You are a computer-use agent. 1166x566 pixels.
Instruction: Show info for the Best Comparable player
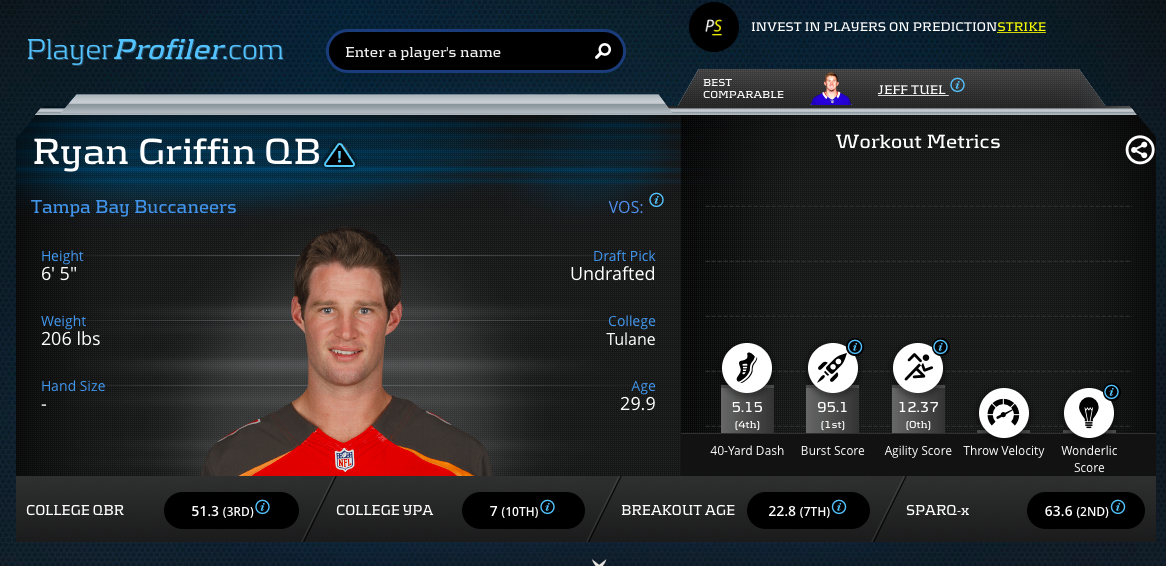pyautogui.click(x=957, y=86)
